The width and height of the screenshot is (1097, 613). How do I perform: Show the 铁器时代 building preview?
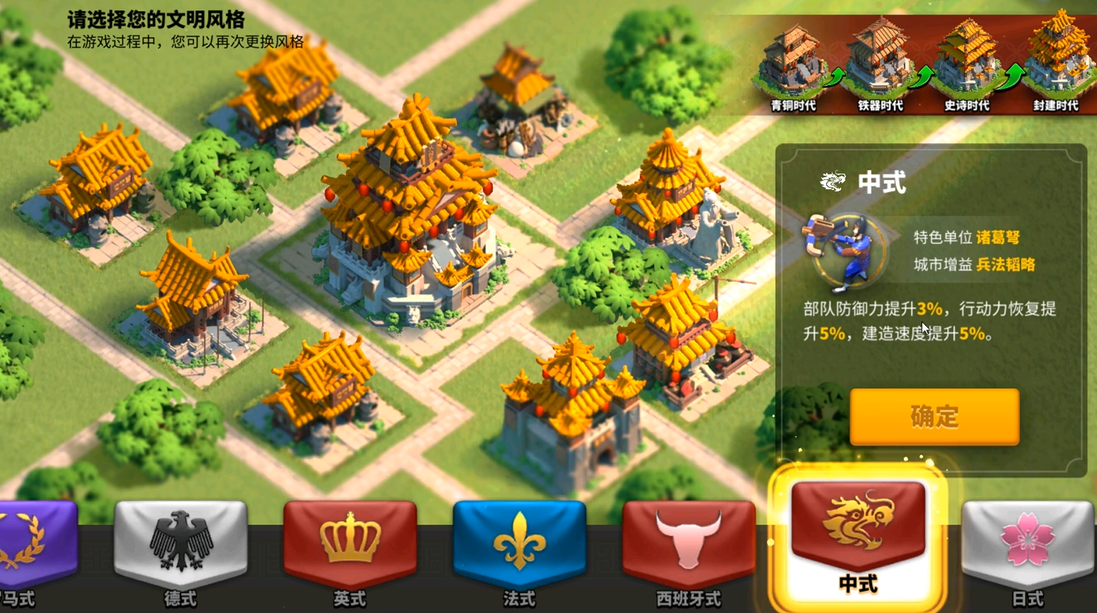878,58
